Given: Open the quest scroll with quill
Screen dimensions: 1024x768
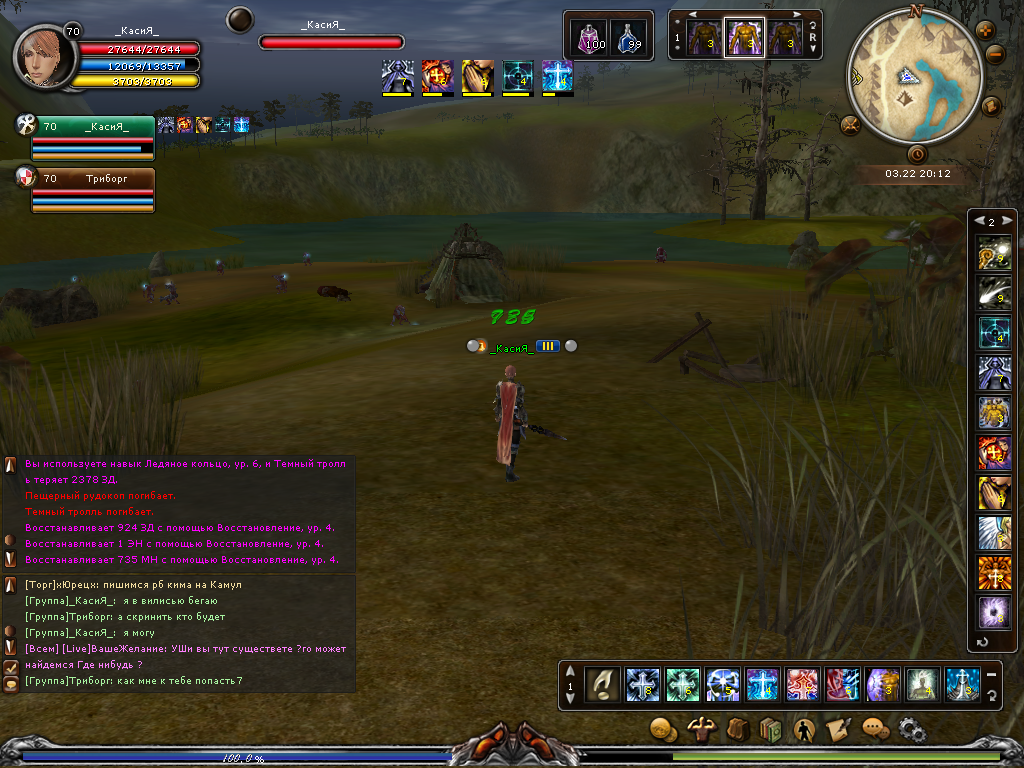Looking at the screenshot, I should tap(838, 730).
